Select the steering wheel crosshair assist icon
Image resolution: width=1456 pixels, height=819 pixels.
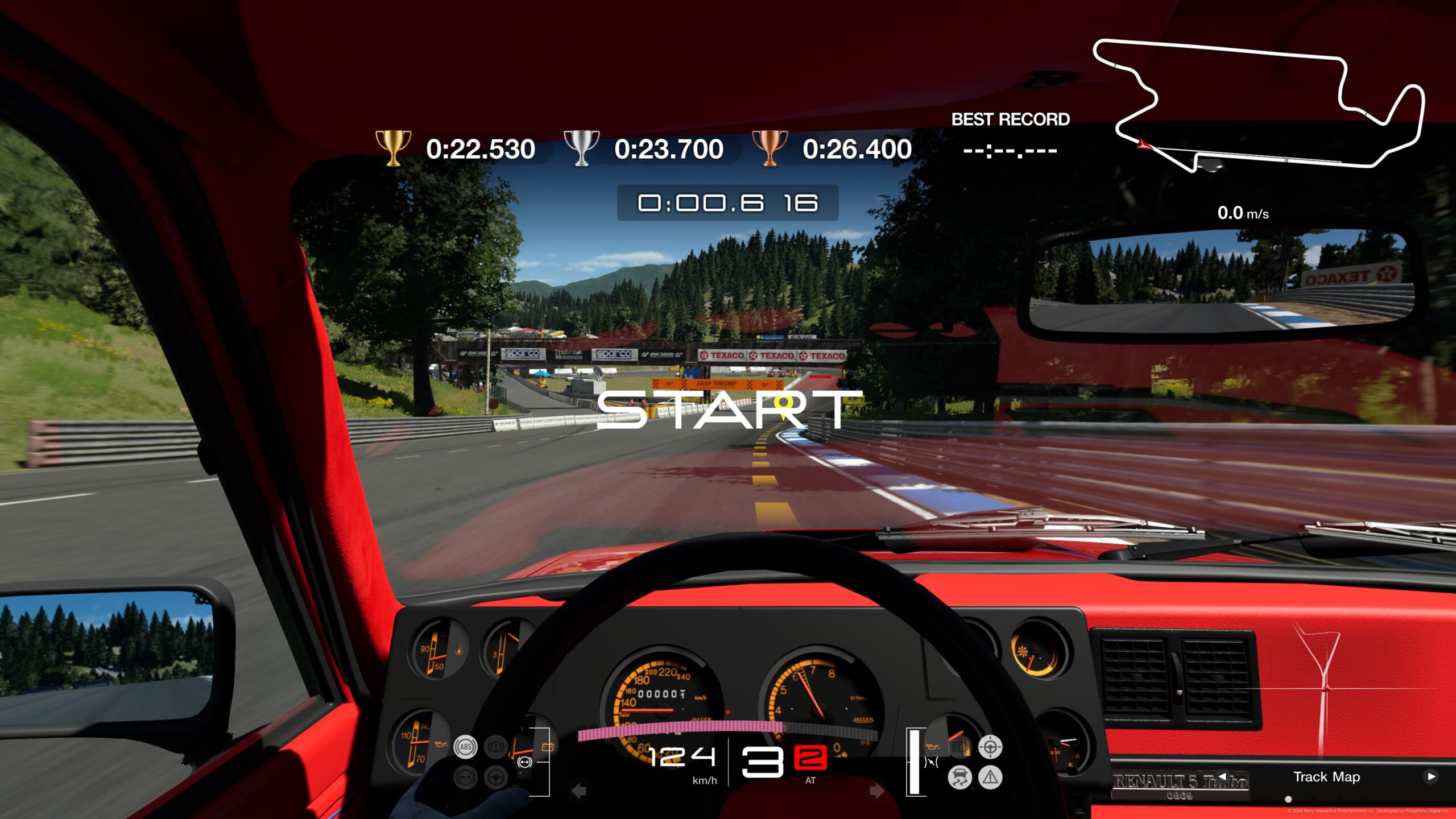click(990, 747)
